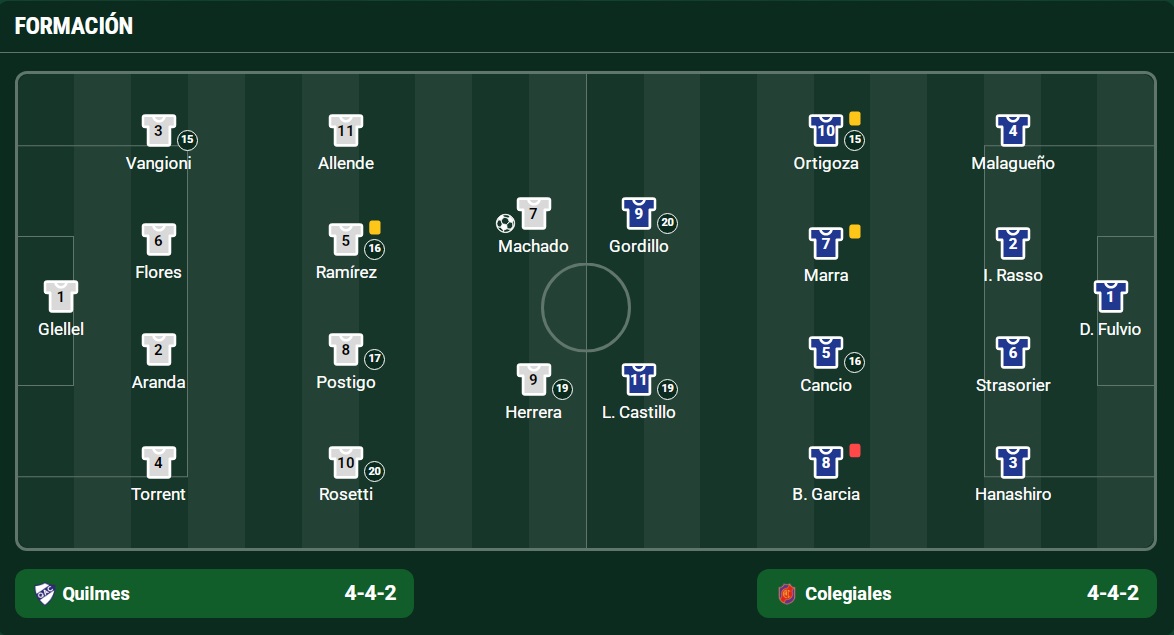1174x635 pixels.
Task: Pick Aranda's number 2 shirt
Action: [x=158, y=350]
